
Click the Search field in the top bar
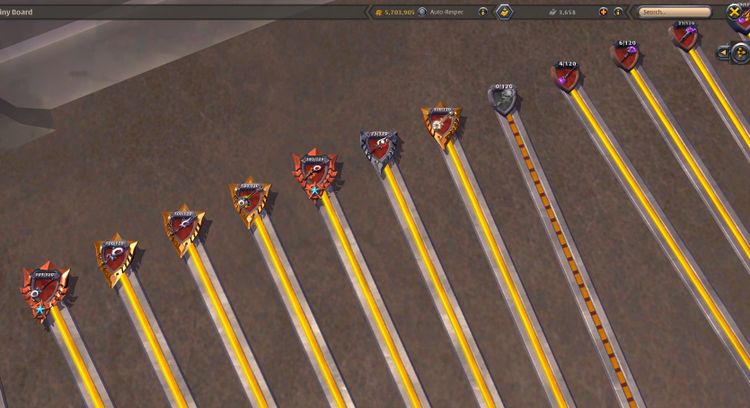(x=668, y=12)
